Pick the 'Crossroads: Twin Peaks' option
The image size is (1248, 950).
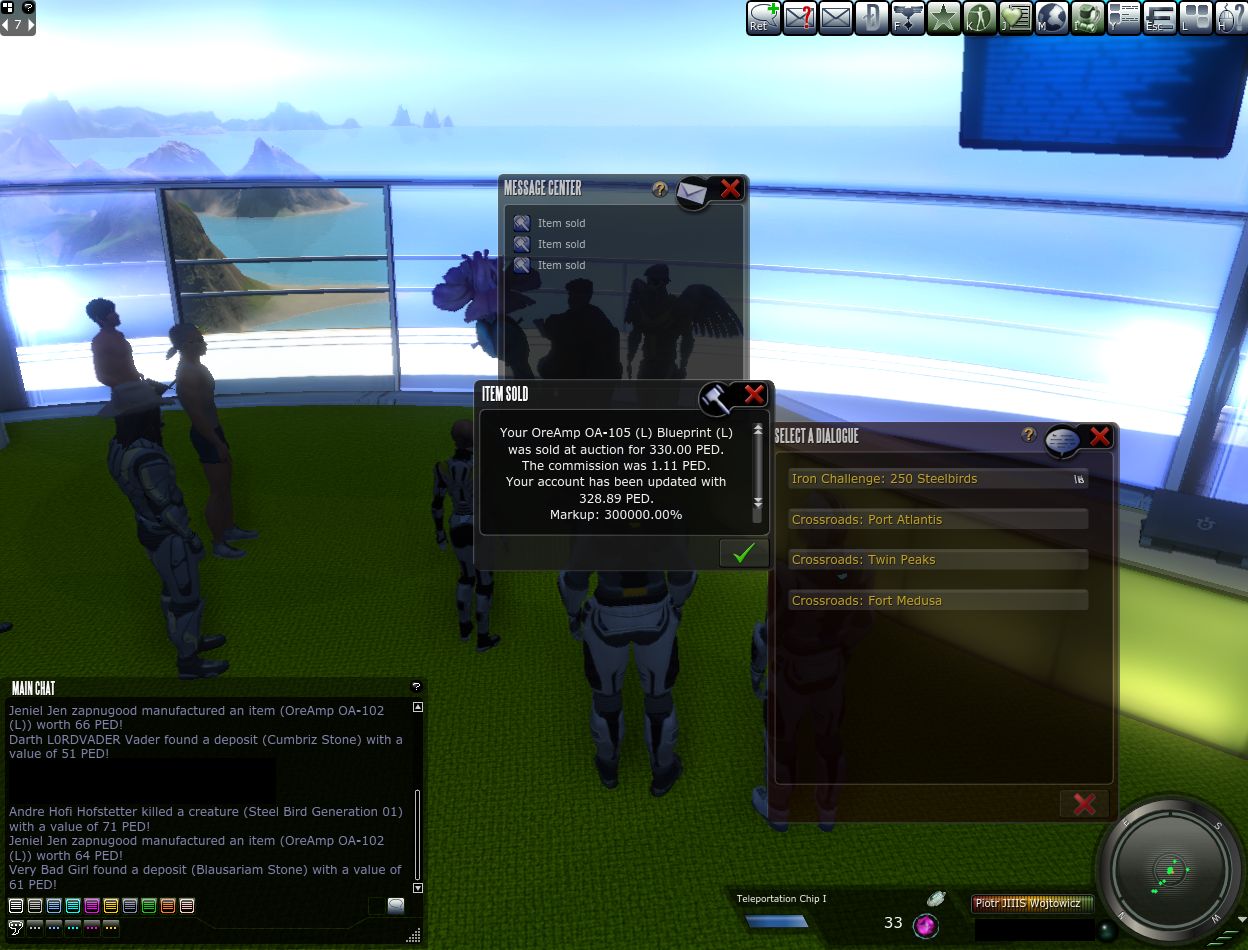click(937, 560)
